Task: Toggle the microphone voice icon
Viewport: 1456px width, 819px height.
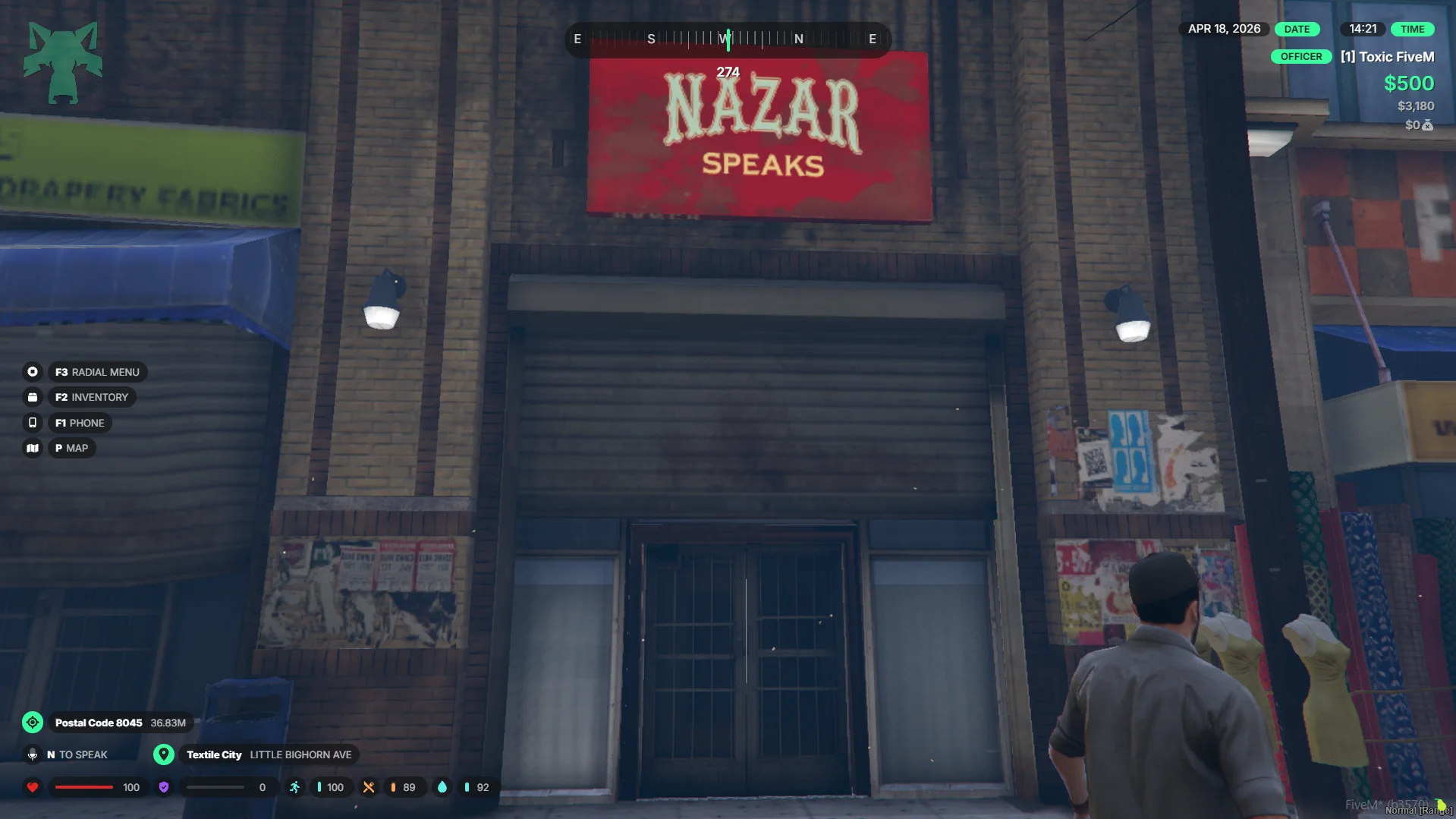Action: [33, 754]
